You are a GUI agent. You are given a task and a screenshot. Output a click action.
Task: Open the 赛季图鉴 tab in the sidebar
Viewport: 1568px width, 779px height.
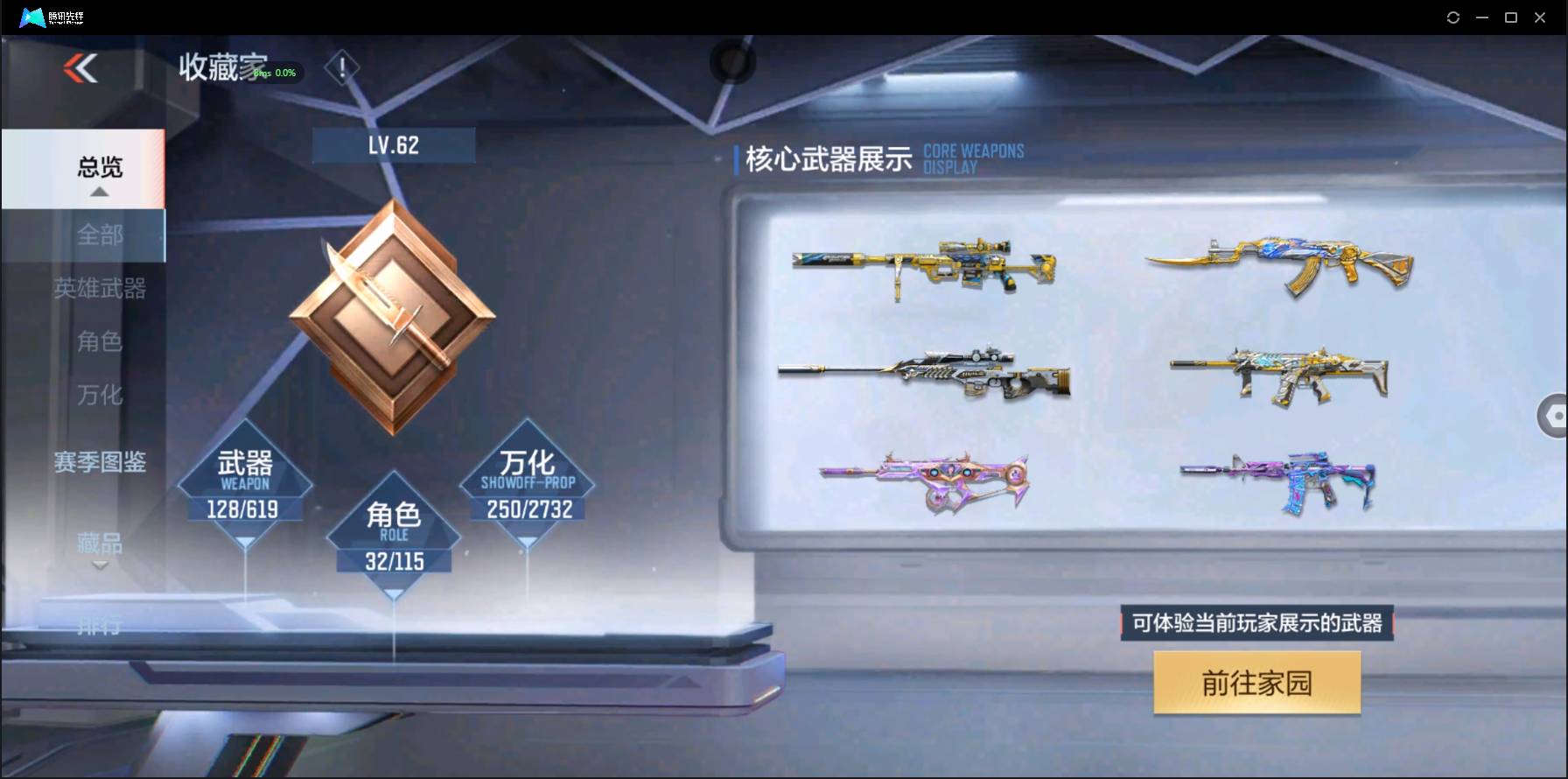click(99, 462)
